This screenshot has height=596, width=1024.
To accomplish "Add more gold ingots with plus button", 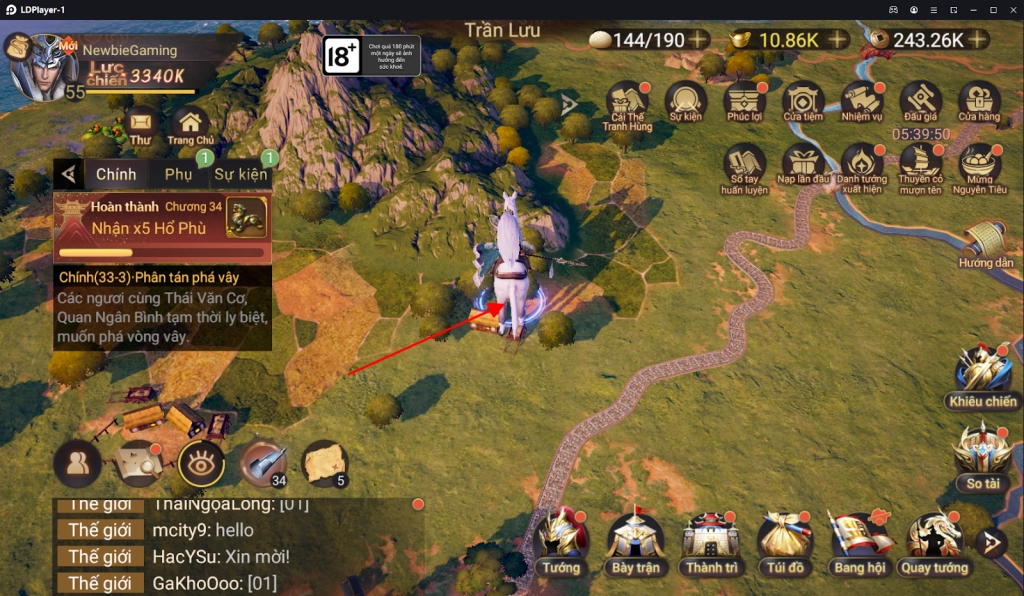I will pos(838,40).
